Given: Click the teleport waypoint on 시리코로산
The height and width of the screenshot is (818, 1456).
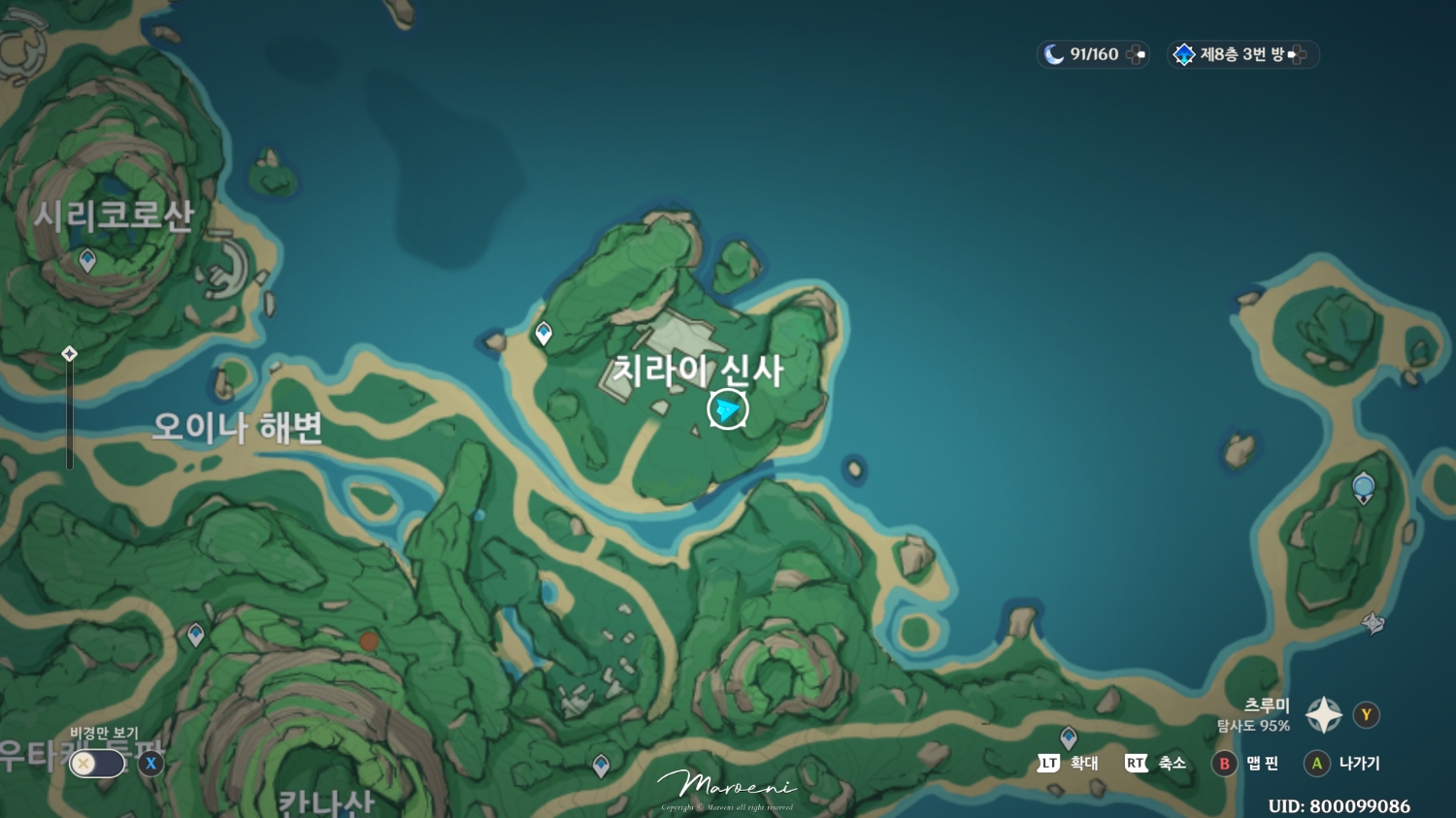Looking at the screenshot, I should pos(85,260).
